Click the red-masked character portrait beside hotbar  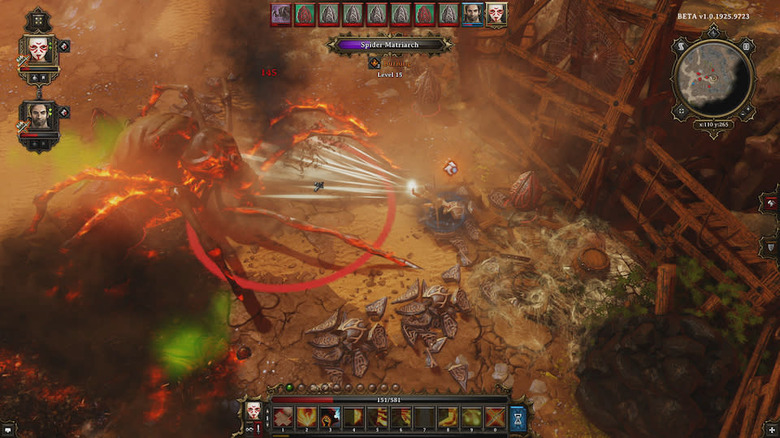[x=252, y=410]
